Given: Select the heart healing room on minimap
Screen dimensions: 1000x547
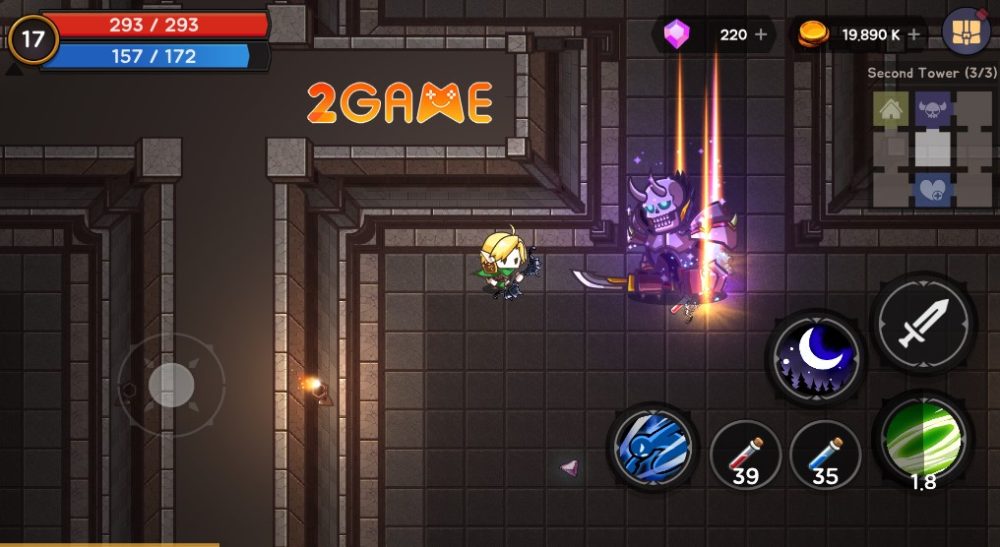Looking at the screenshot, I should point(932,190).
